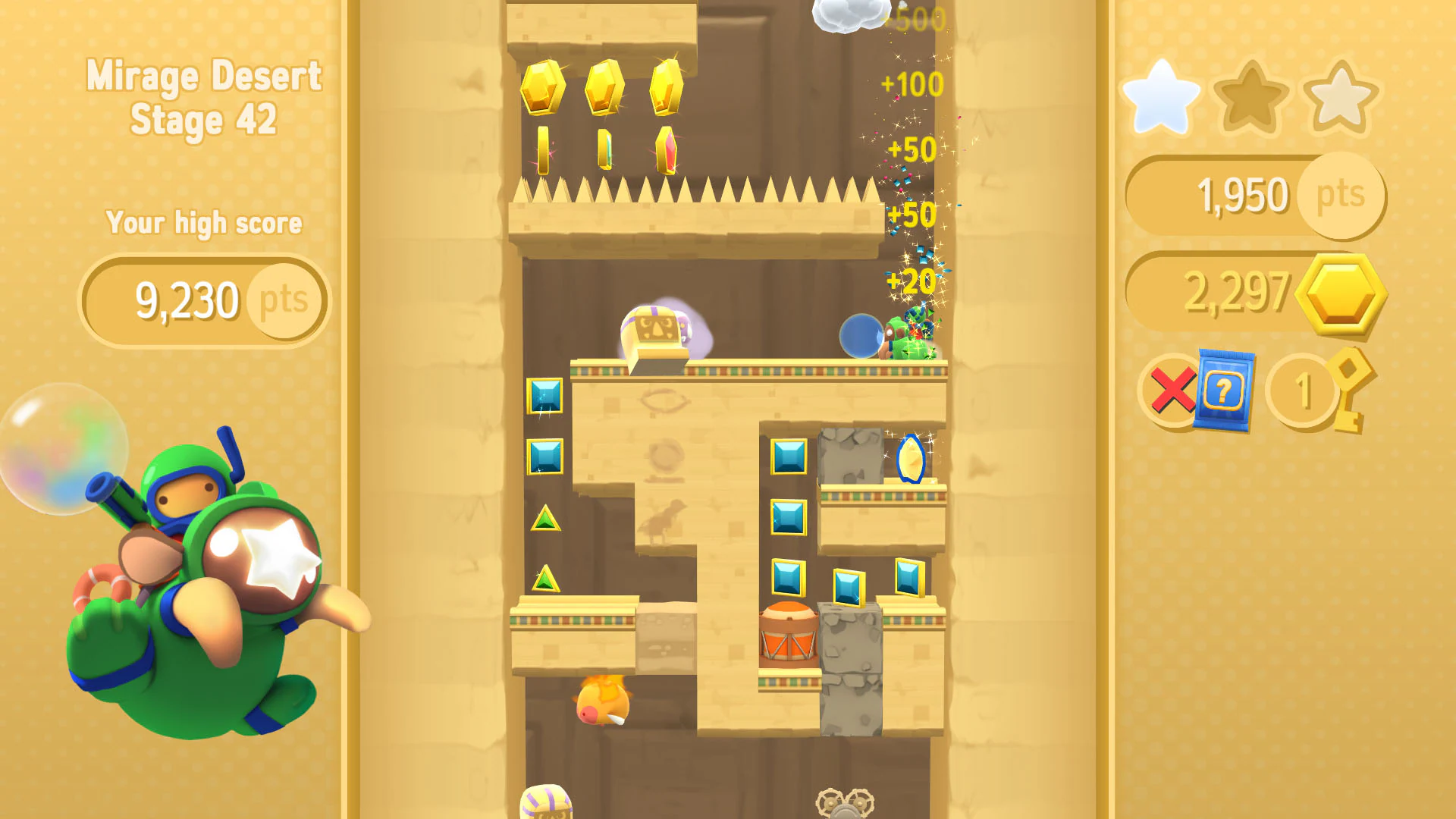1456x819 pixels.
Task: Click the pts badge next to 1,950
Action: pyautogui.click(x=1342, y=196)
